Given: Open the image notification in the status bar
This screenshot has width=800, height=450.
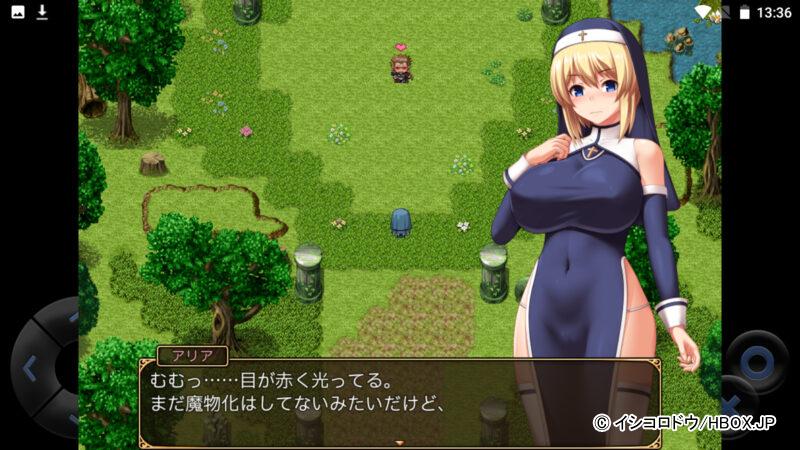Looking at the screenshot, I should click(18, 12).
